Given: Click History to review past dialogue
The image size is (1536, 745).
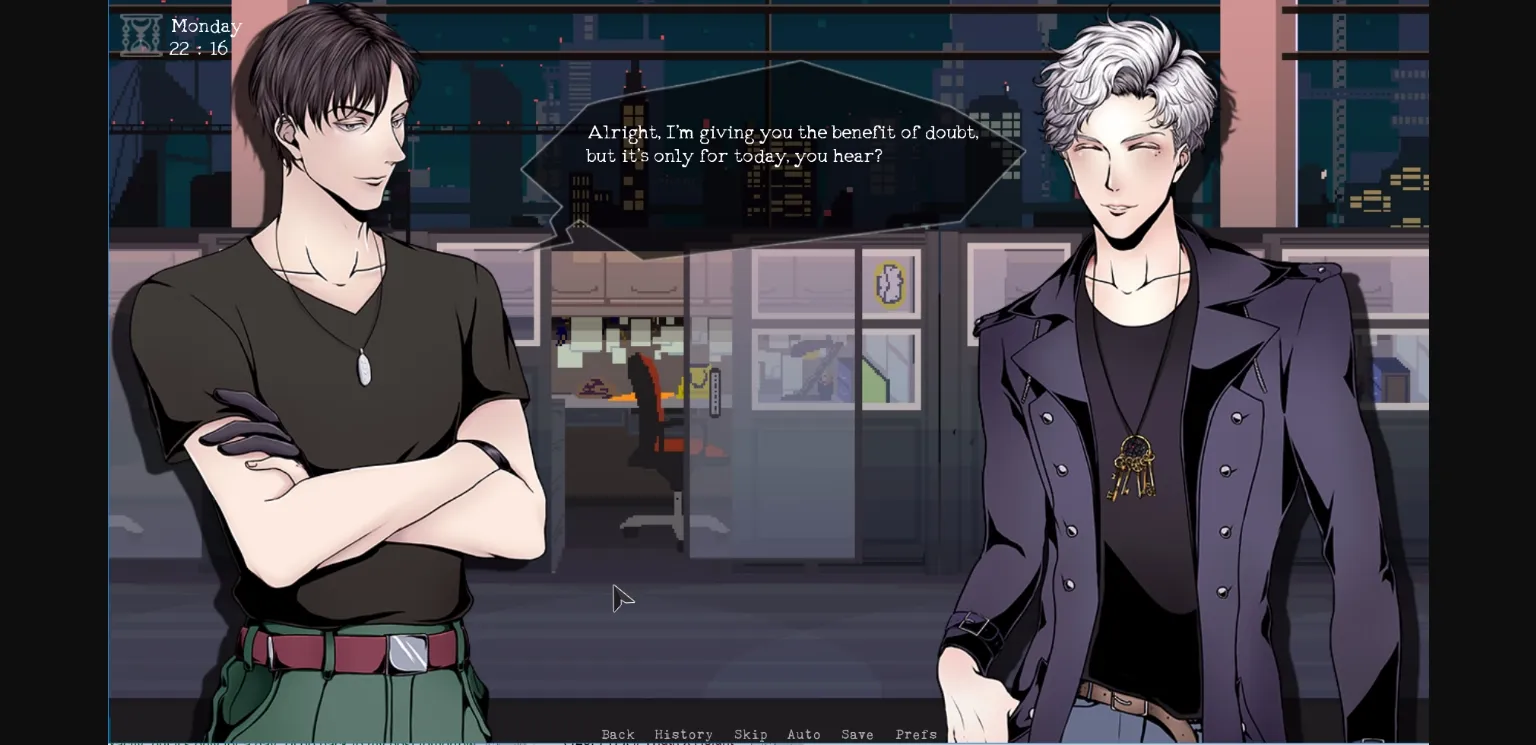Looking at the screenshot, I should (684, 734).
